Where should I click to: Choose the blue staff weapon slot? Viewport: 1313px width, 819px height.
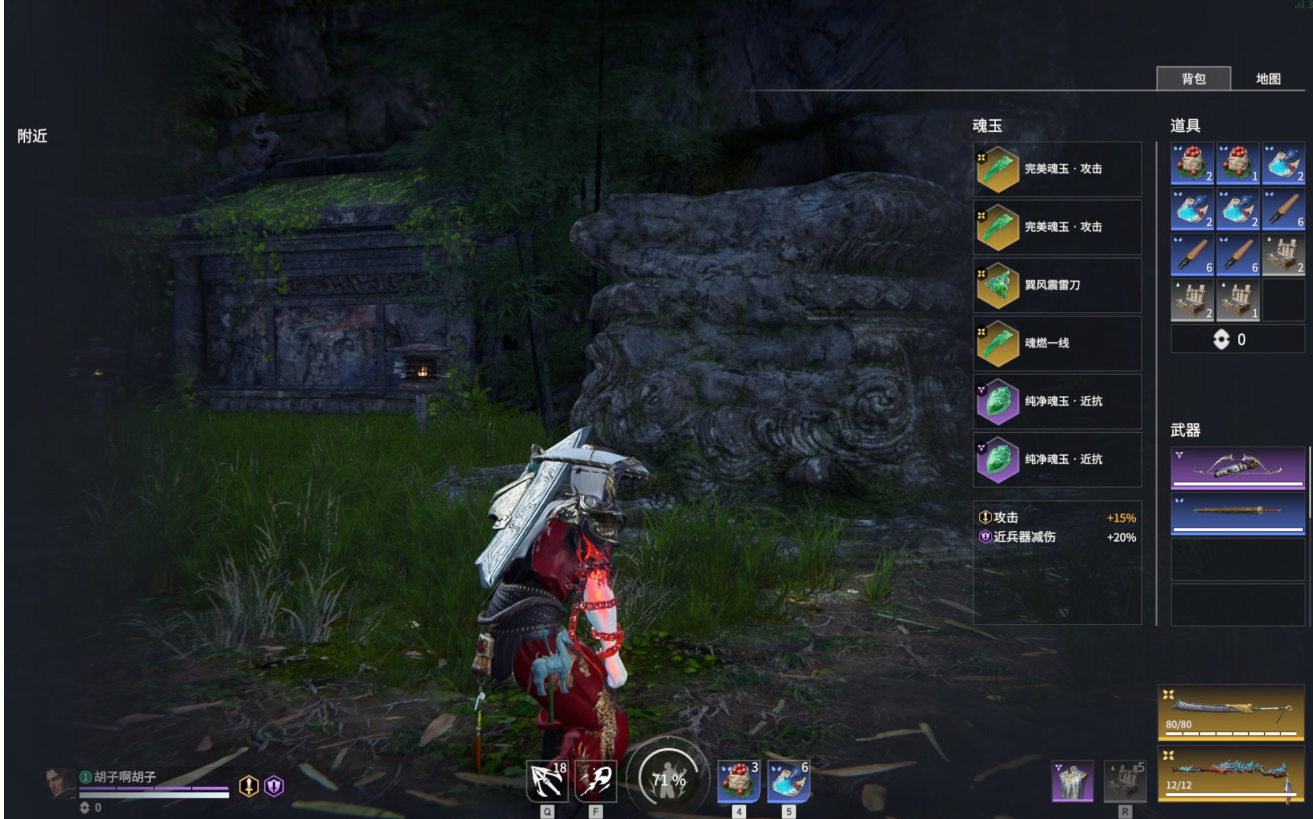[x=1238, y=514]
